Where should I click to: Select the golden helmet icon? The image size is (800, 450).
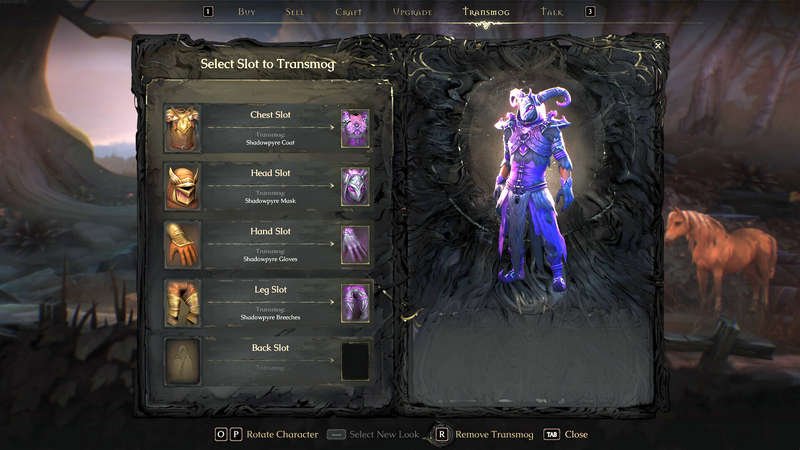183,187
